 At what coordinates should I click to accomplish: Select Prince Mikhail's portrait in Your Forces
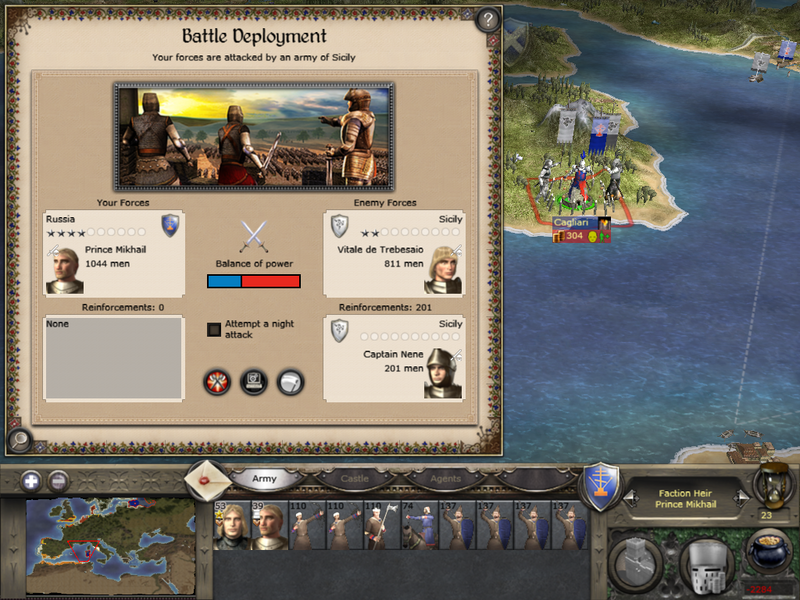coord(65,270)
